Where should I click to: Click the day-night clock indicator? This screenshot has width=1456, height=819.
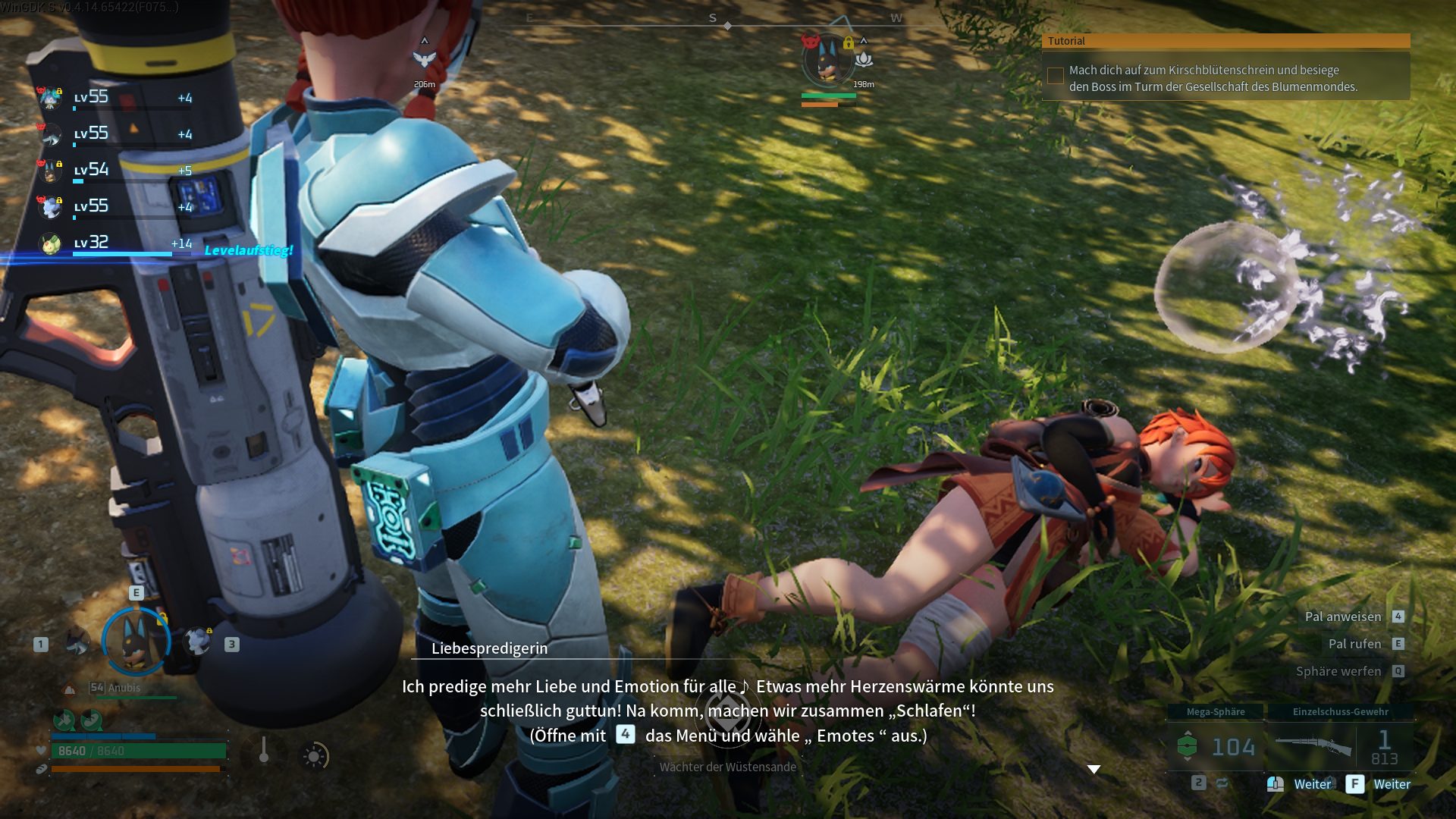[x=314, y=756]
